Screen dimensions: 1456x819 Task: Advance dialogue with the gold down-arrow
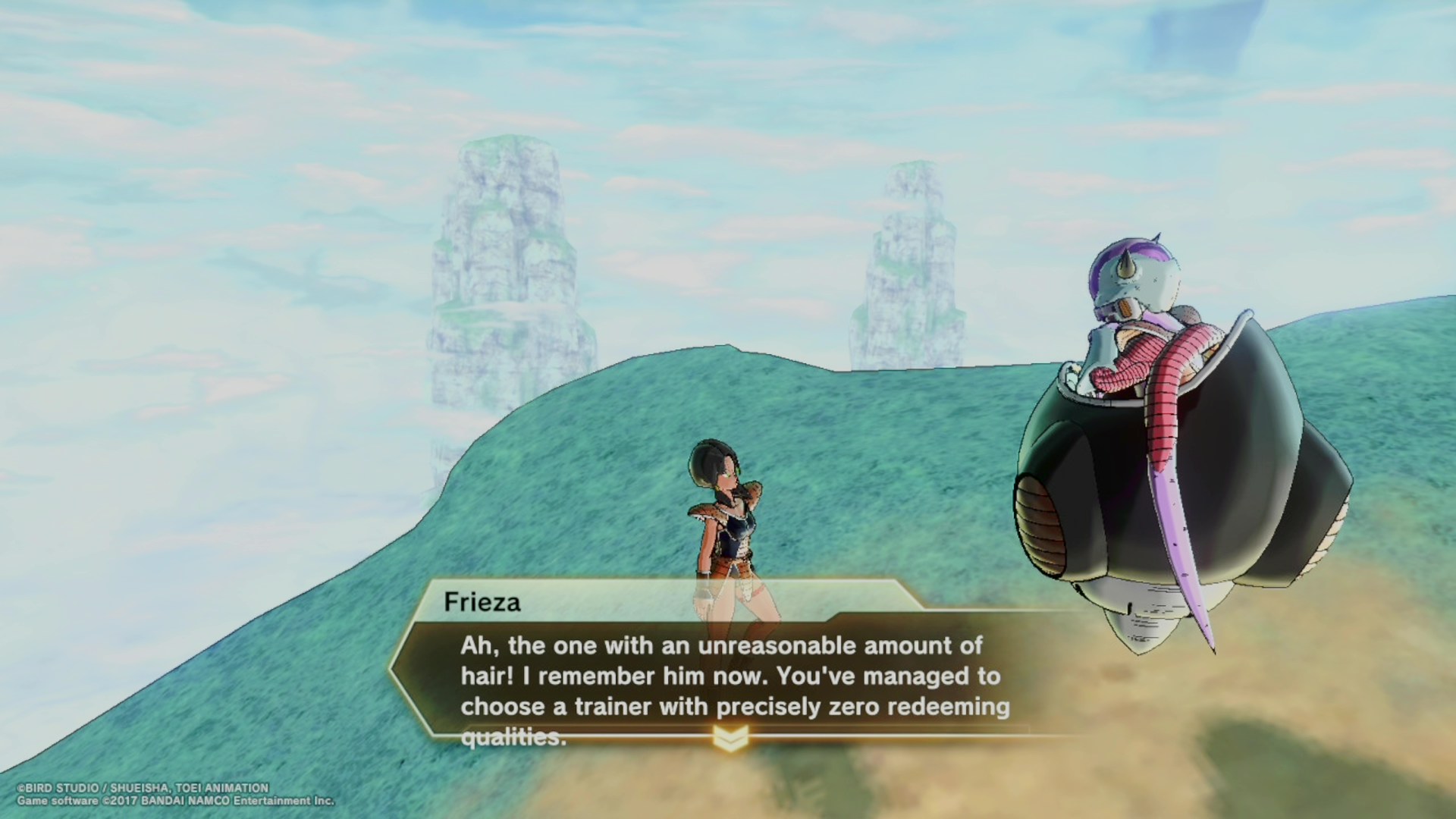[730, 738]
